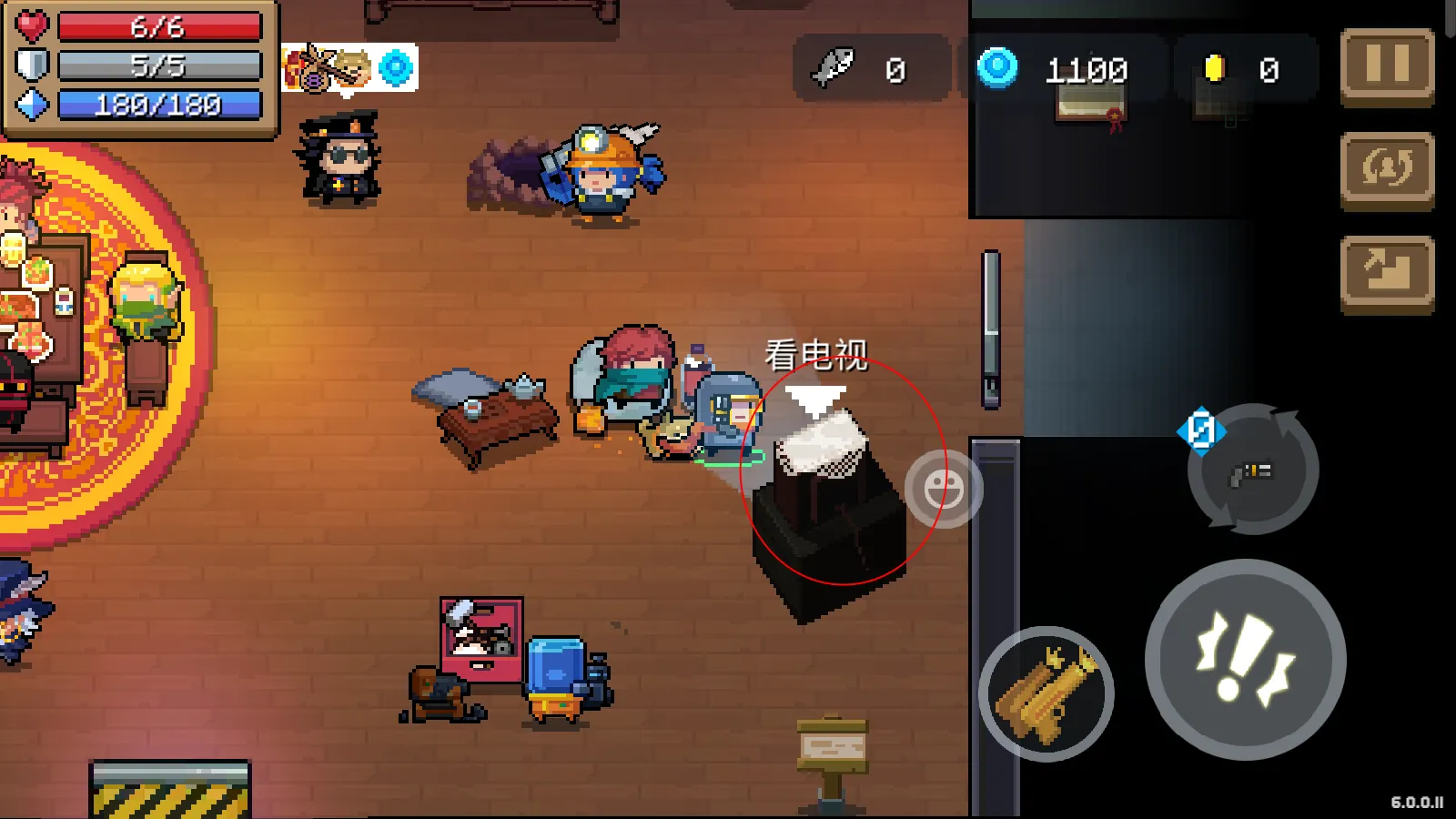Image resolution: width=1456 pixels, height=819 pixels.
Task: Open the smiley emote button
Action: [x=944, y=490]
